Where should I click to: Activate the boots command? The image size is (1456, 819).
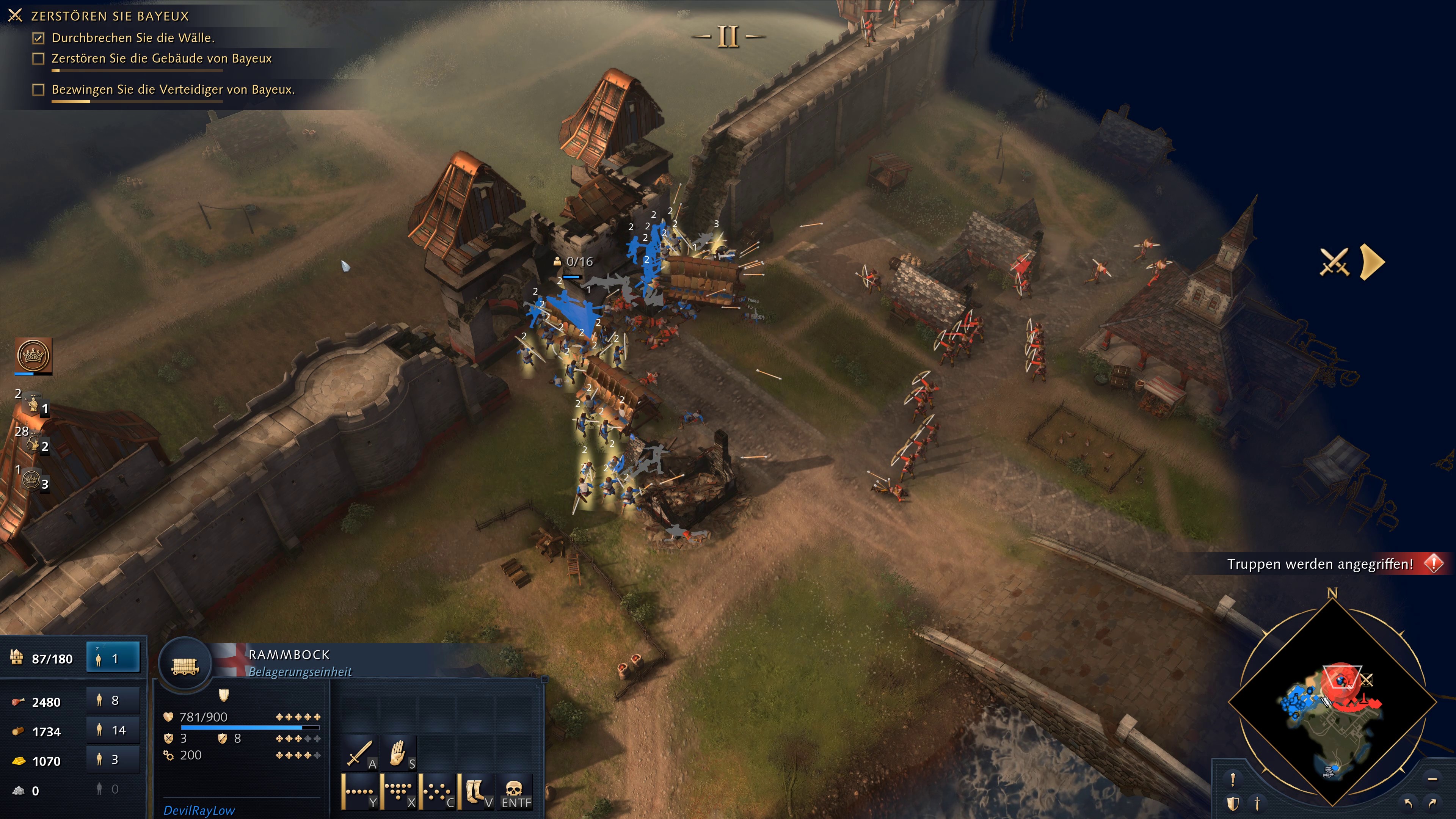(x=477, y=791)
